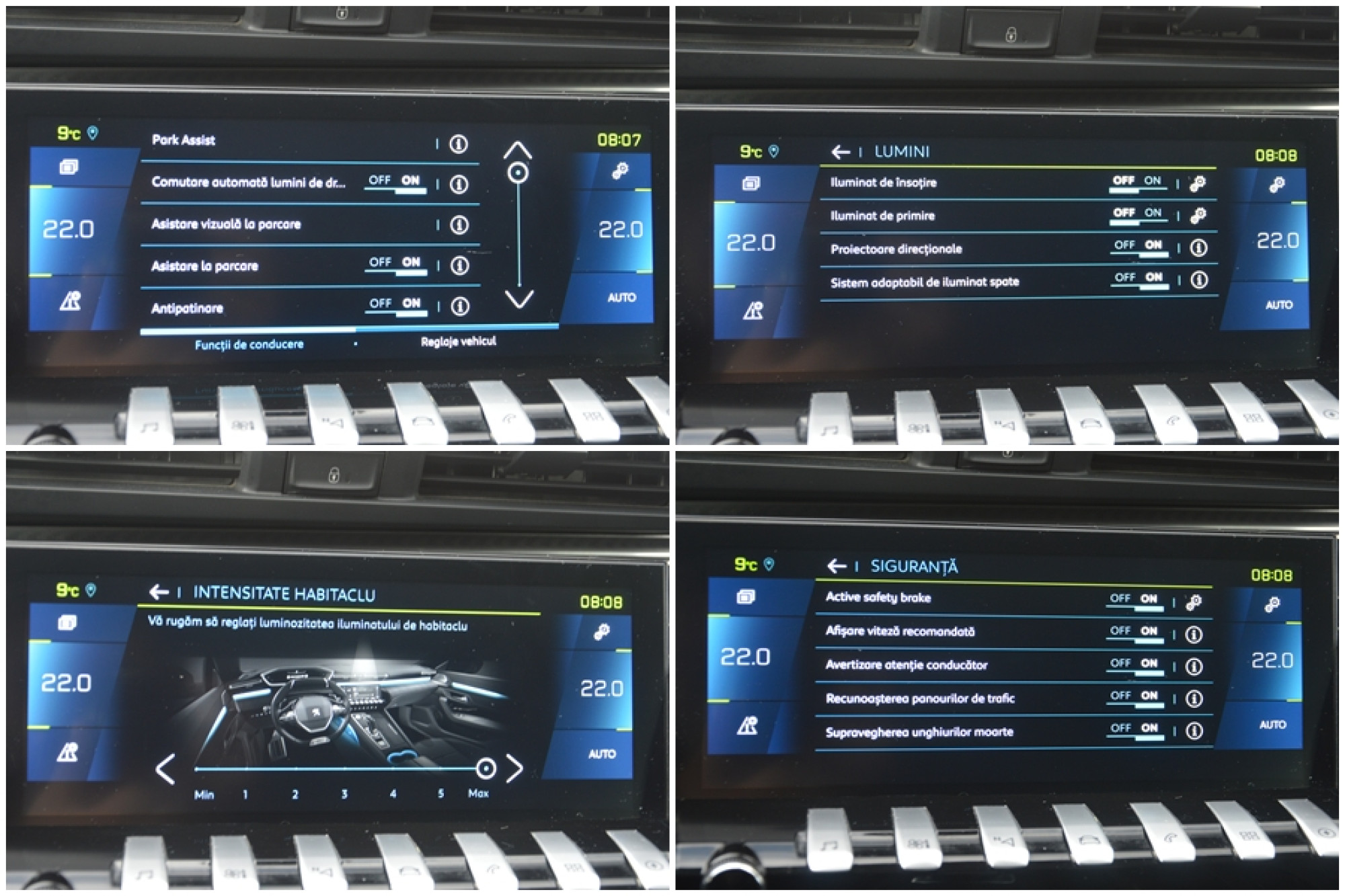Screen dimensions: 1345x896
Task: Toggle the Asistare la parcare switch
Action: coord(395,263)
